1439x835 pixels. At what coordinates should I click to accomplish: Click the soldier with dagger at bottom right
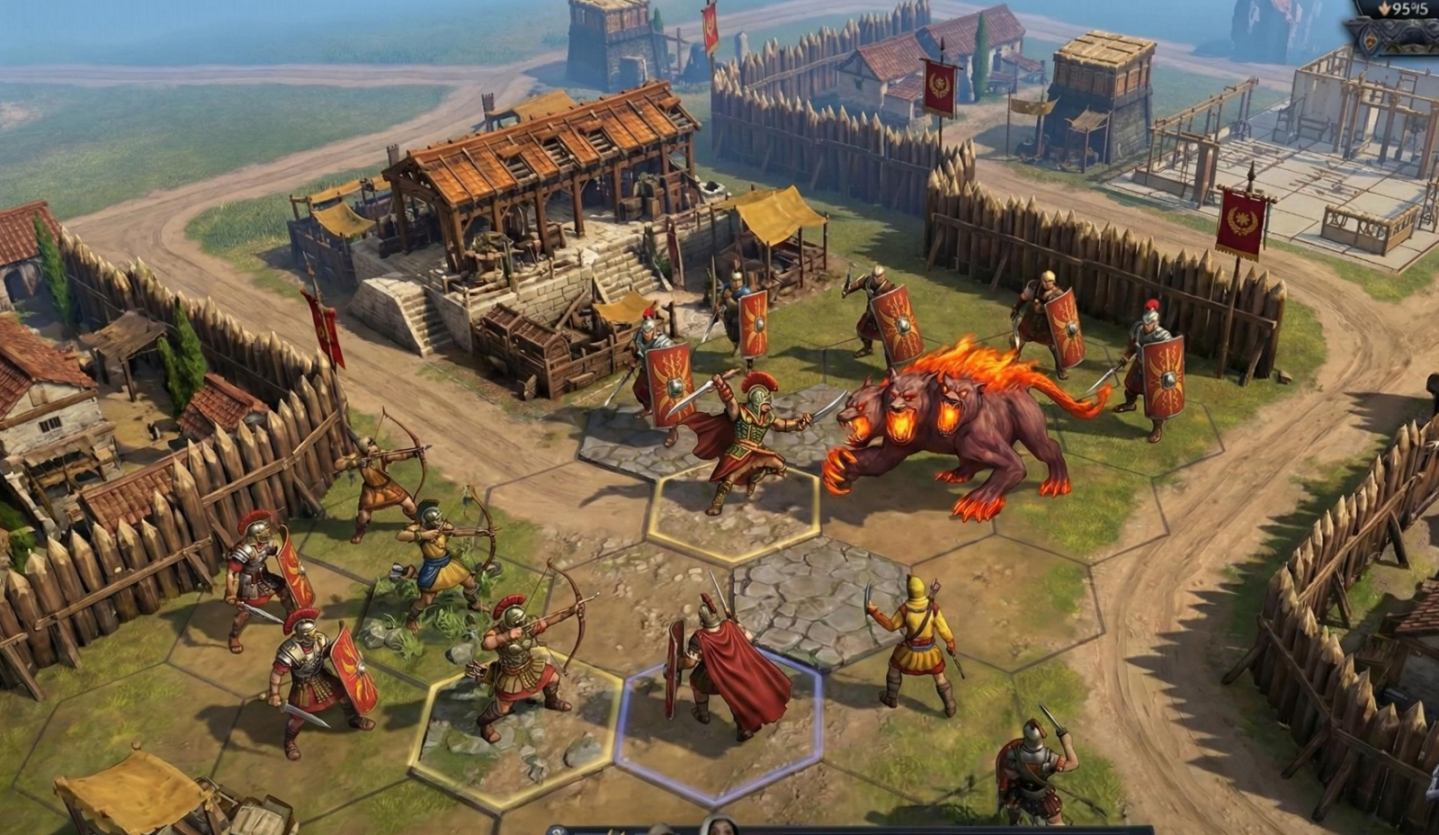point(1030,770)
